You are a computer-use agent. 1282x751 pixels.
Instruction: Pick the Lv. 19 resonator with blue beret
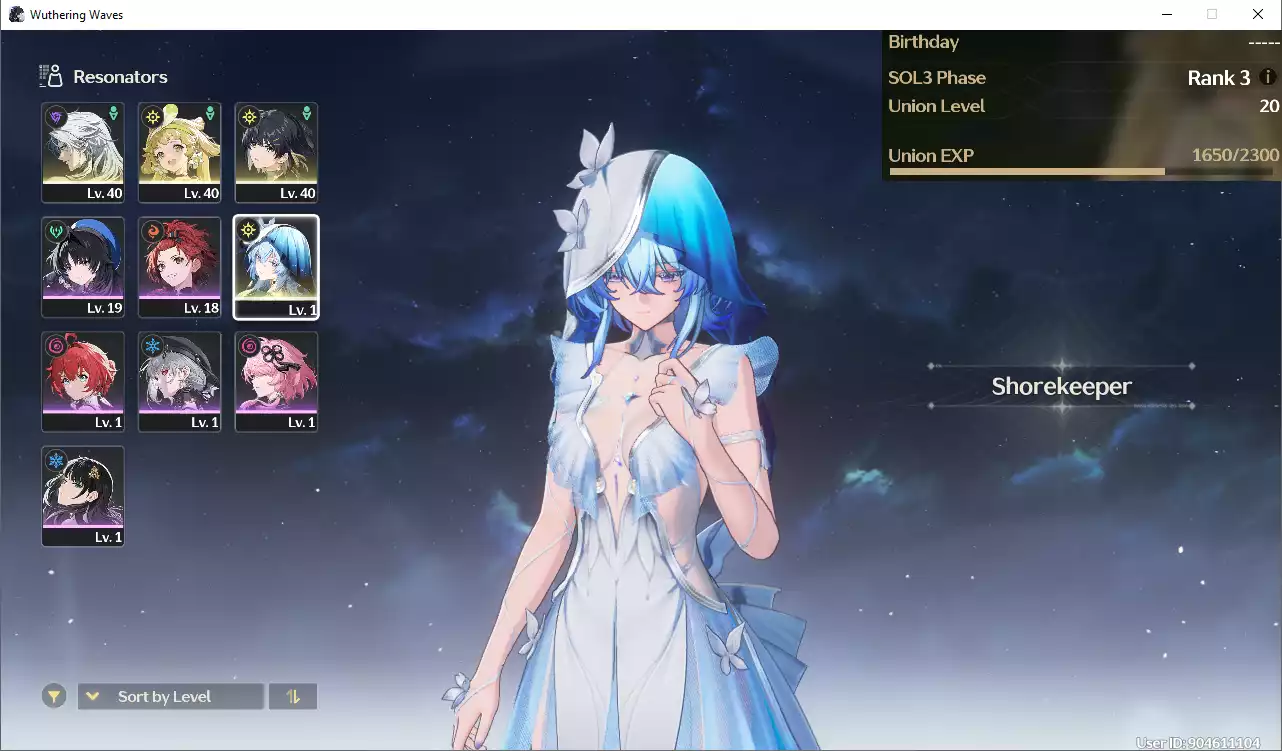coord(83,267)
